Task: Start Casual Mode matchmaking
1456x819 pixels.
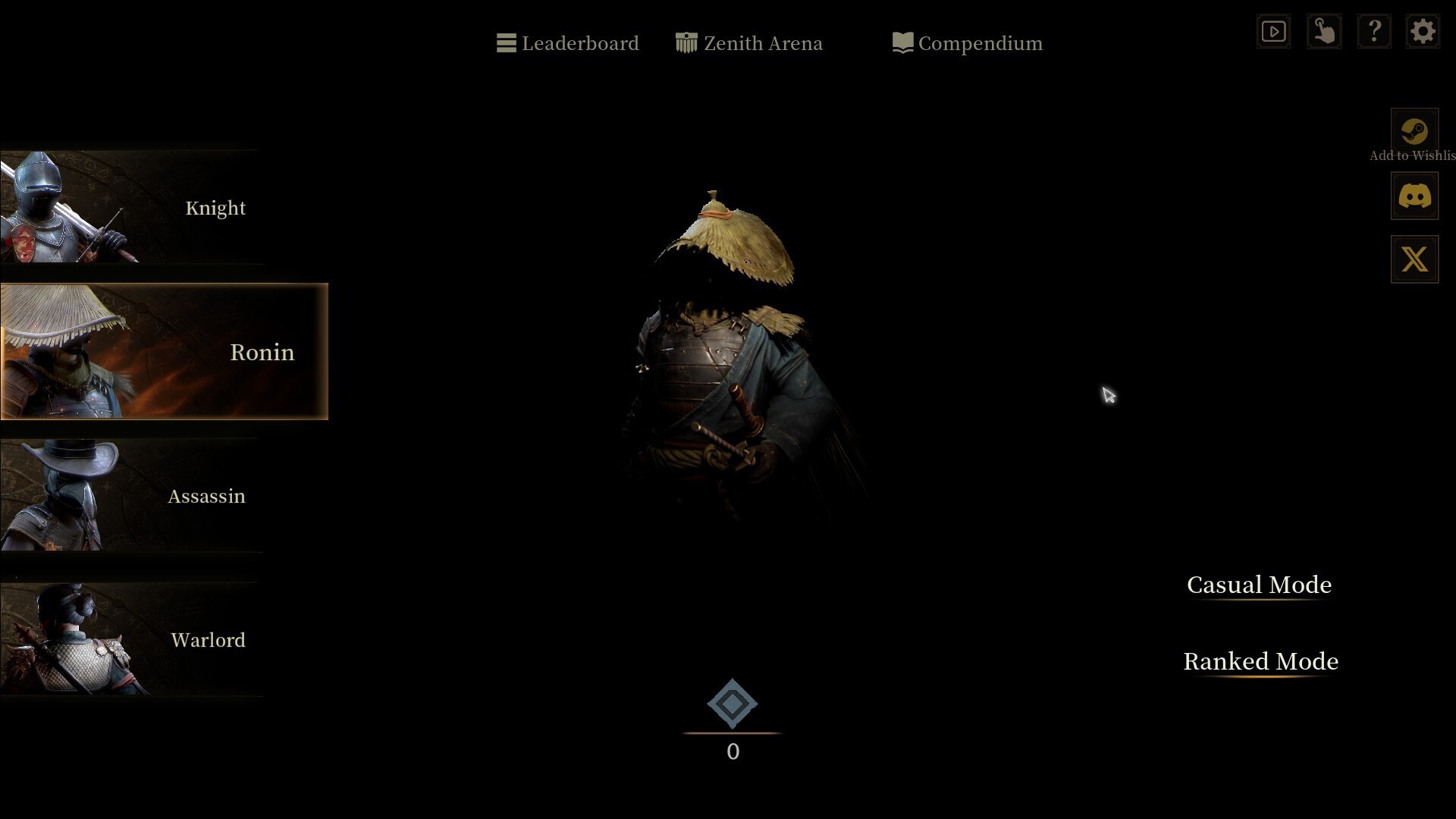Action: (1259, 585)
